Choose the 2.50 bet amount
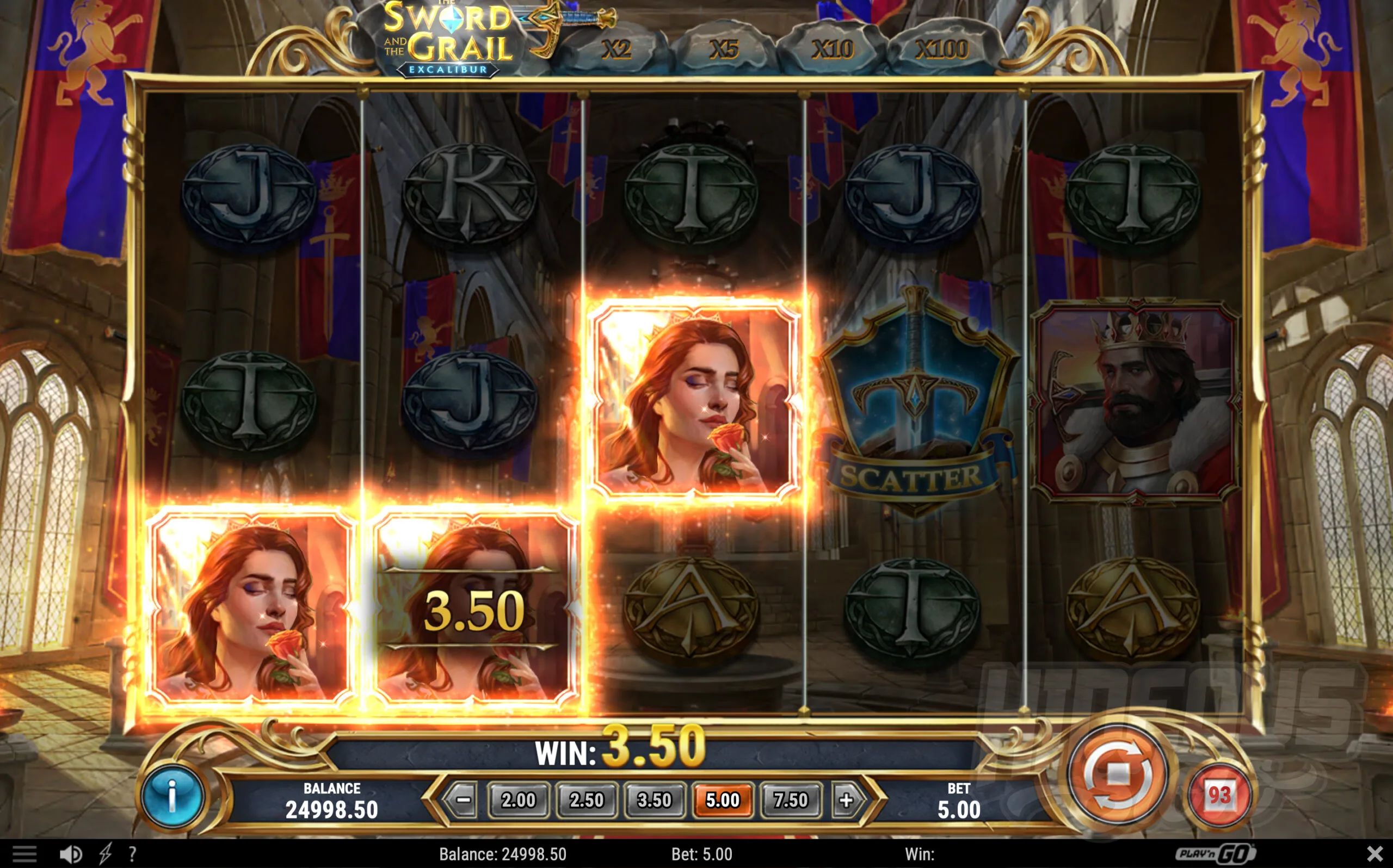The height and width of the screenshot is (868, 1393). click(x=586, y=799)
